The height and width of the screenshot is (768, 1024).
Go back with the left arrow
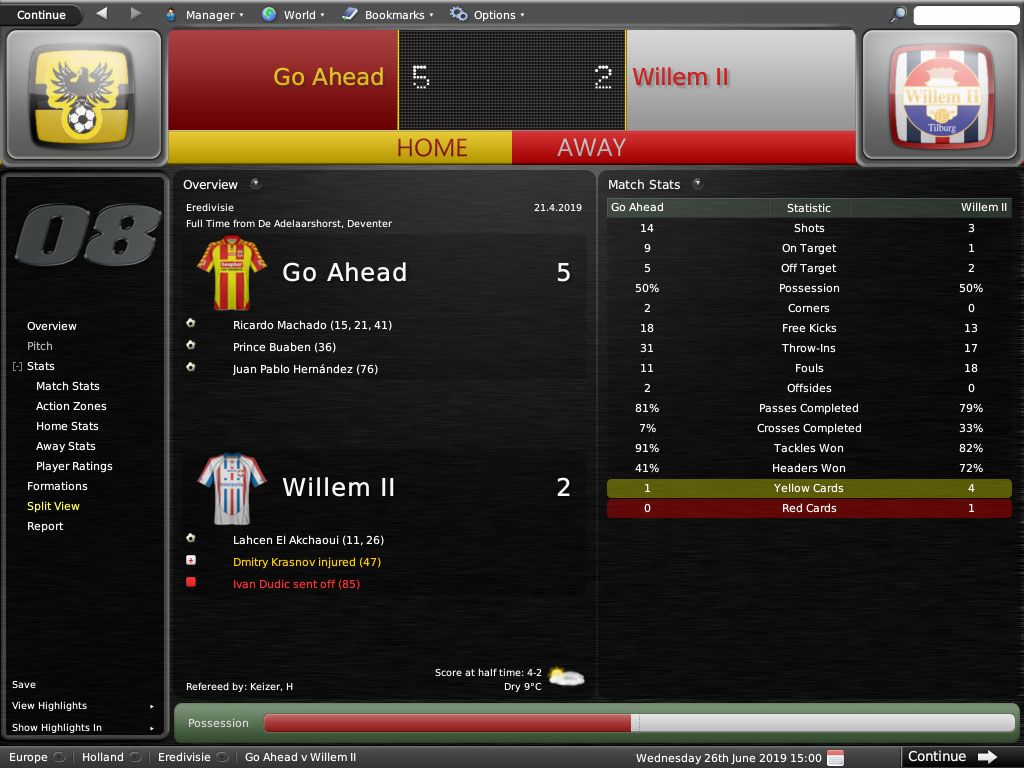click(102, 14)
